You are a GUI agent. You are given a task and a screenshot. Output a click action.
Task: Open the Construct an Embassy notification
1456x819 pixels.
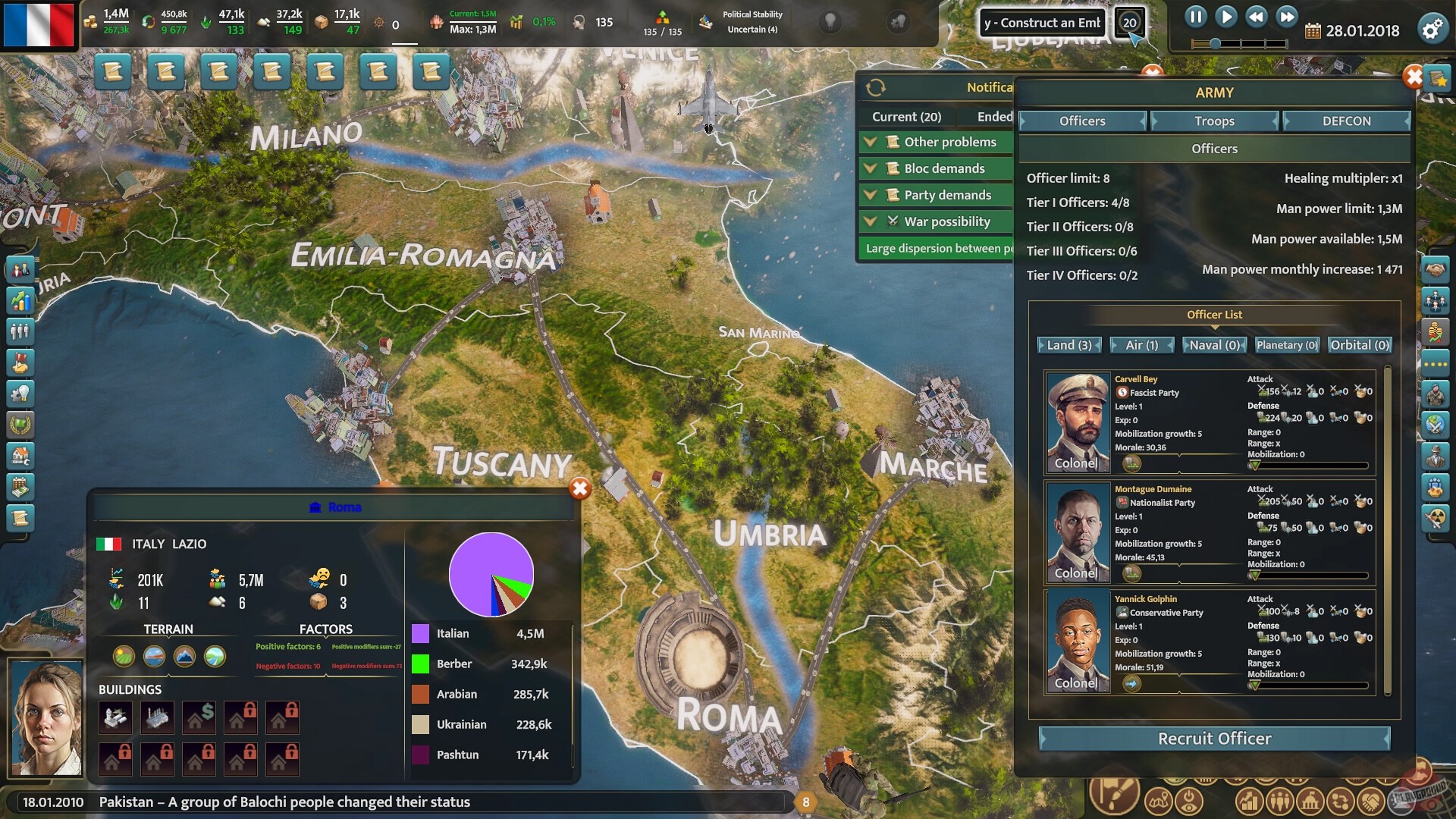(x=1042, y=23)
